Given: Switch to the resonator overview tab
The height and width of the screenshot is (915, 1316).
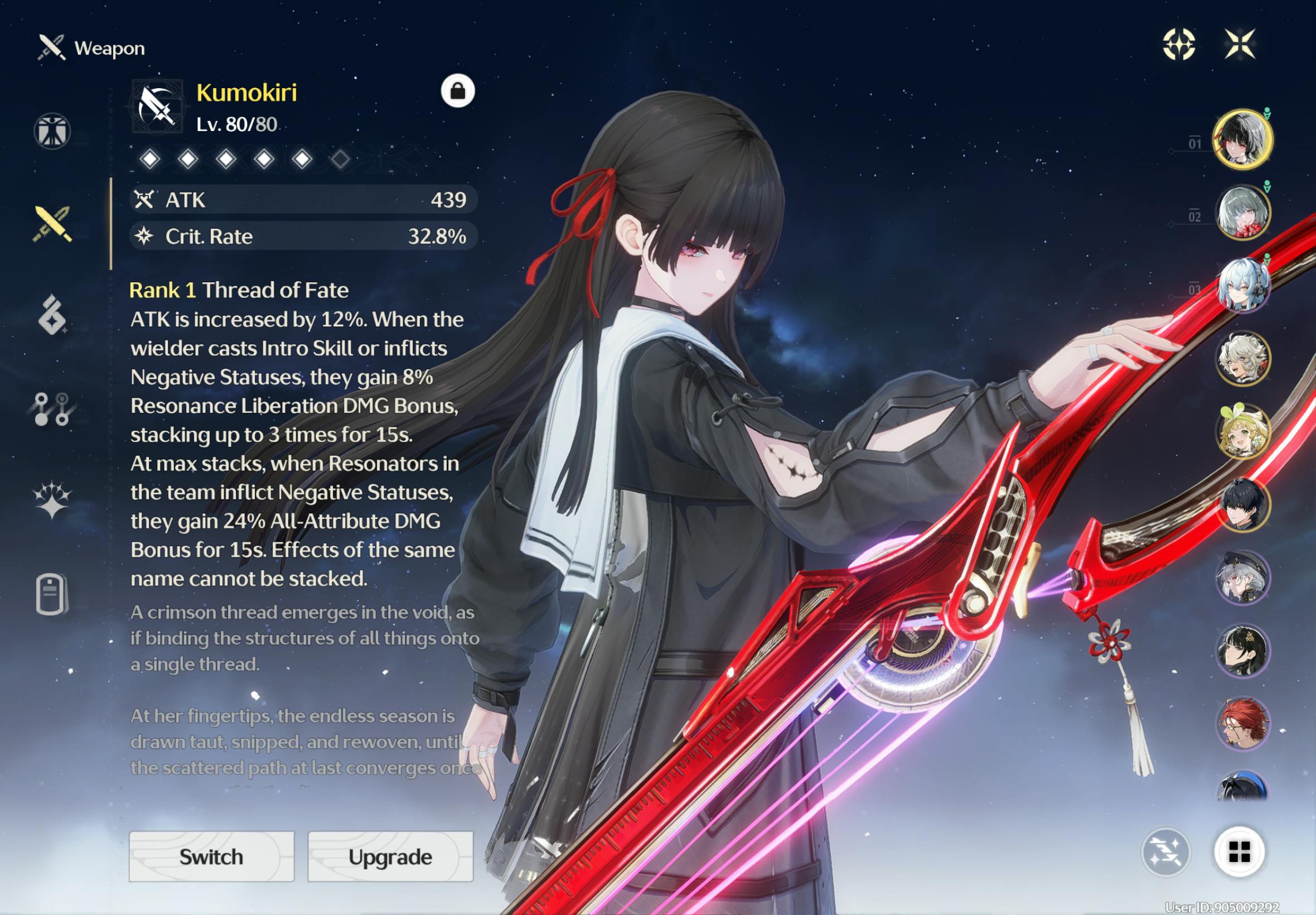Looking at the screenshot, I should pyautogui.click(x=52, y=131).
